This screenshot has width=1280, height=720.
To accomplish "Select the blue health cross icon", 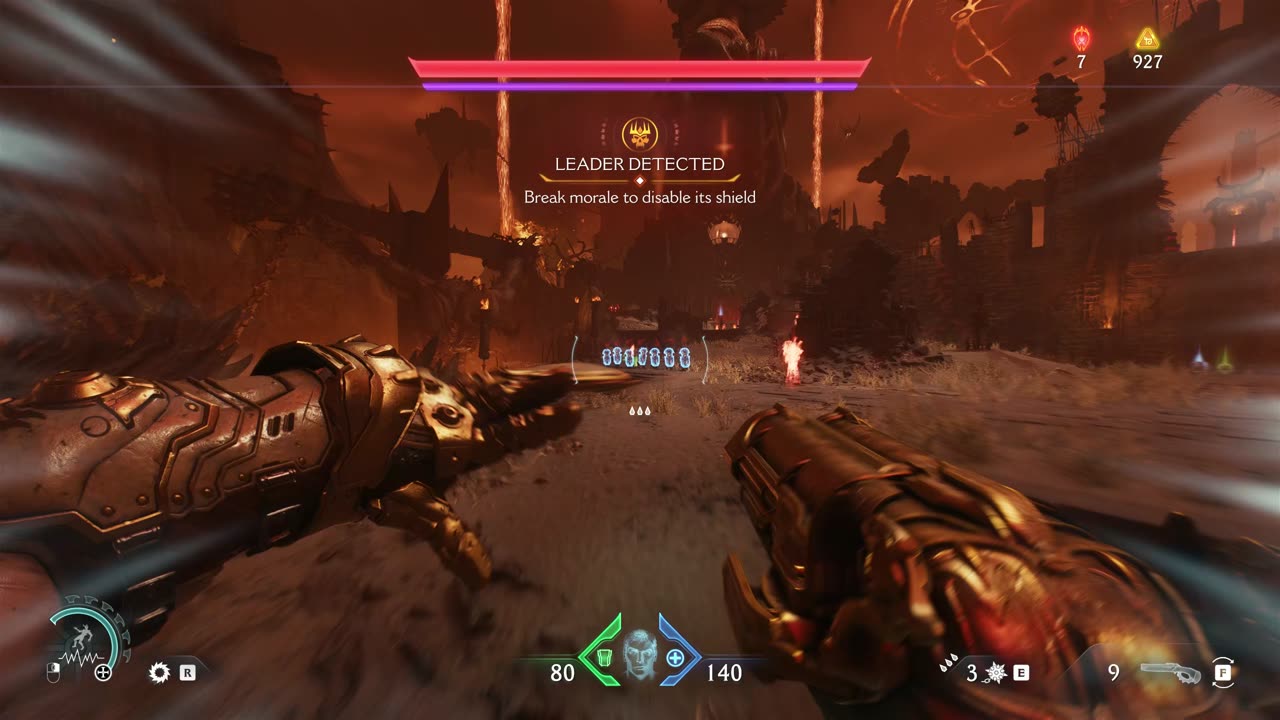I will coord(675,657).
